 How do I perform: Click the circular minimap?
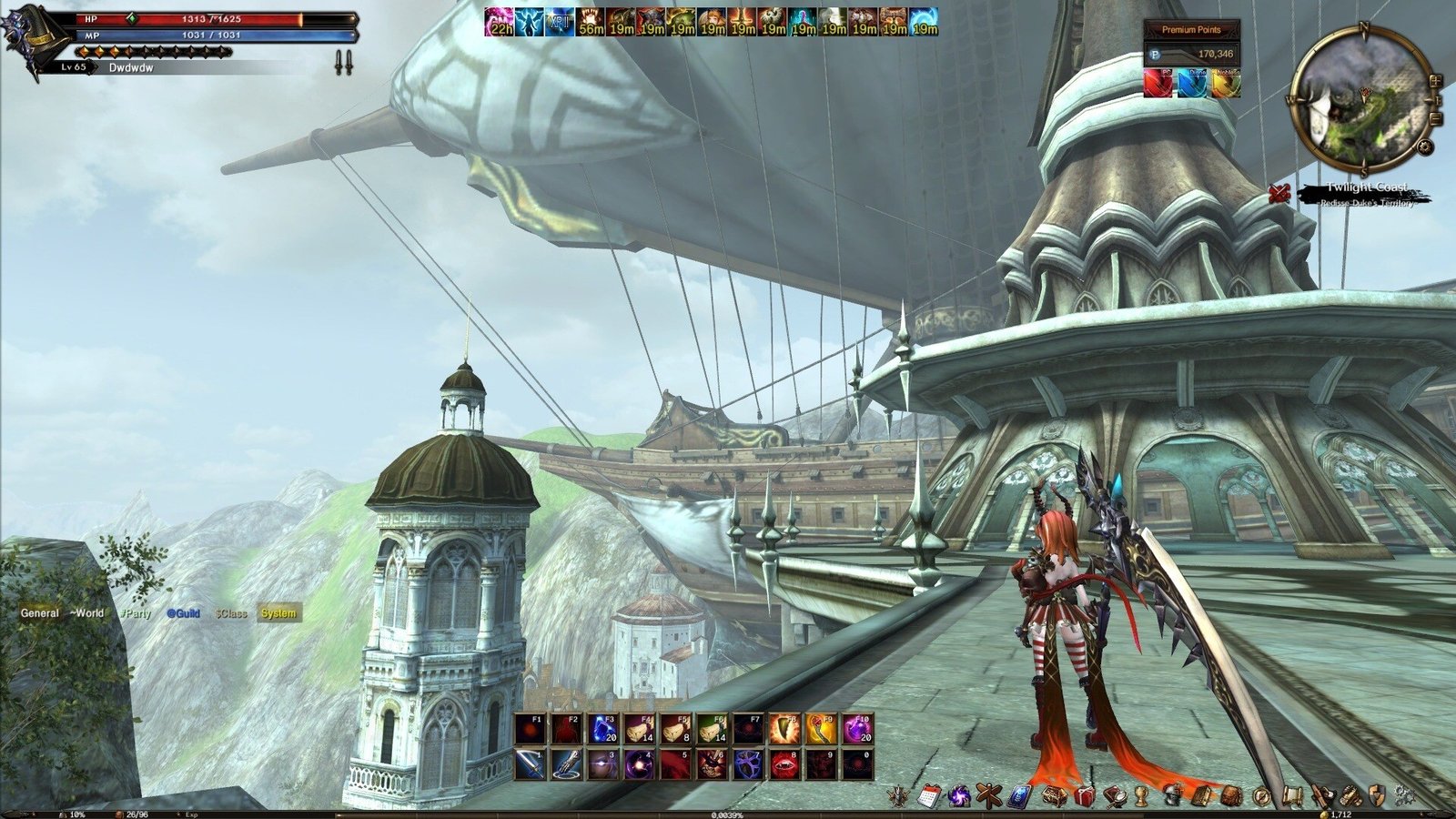click(1360, 100)
